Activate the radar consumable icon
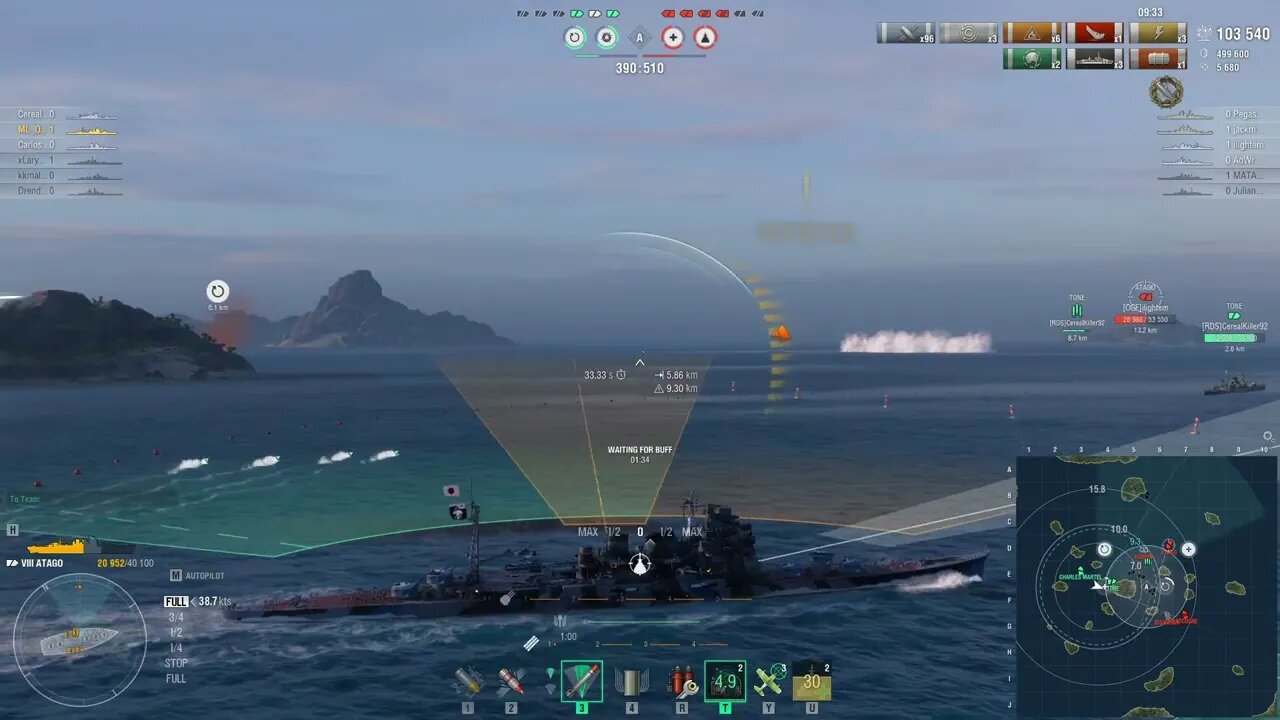The image size is (1280, 720). tap(725, 681)
